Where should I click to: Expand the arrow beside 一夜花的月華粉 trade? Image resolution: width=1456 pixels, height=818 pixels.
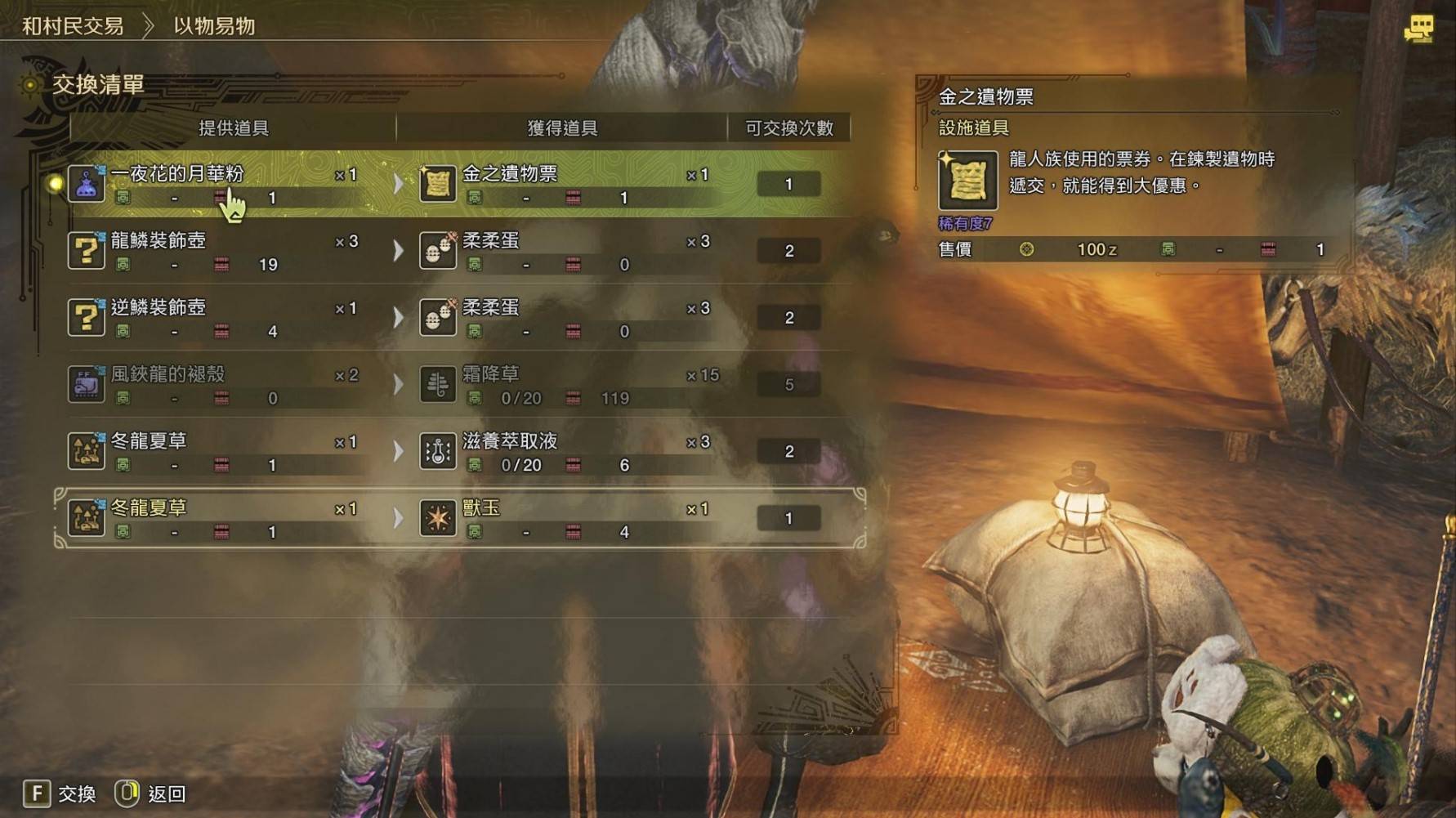(x=400, y=183)
